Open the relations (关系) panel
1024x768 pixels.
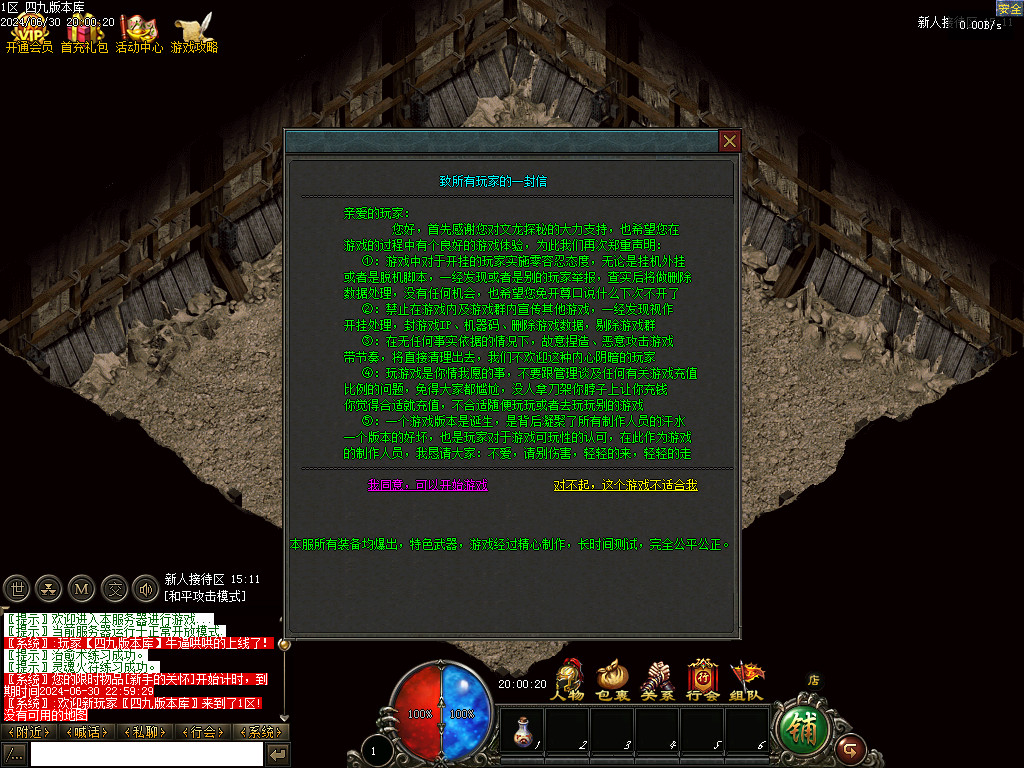657,678
